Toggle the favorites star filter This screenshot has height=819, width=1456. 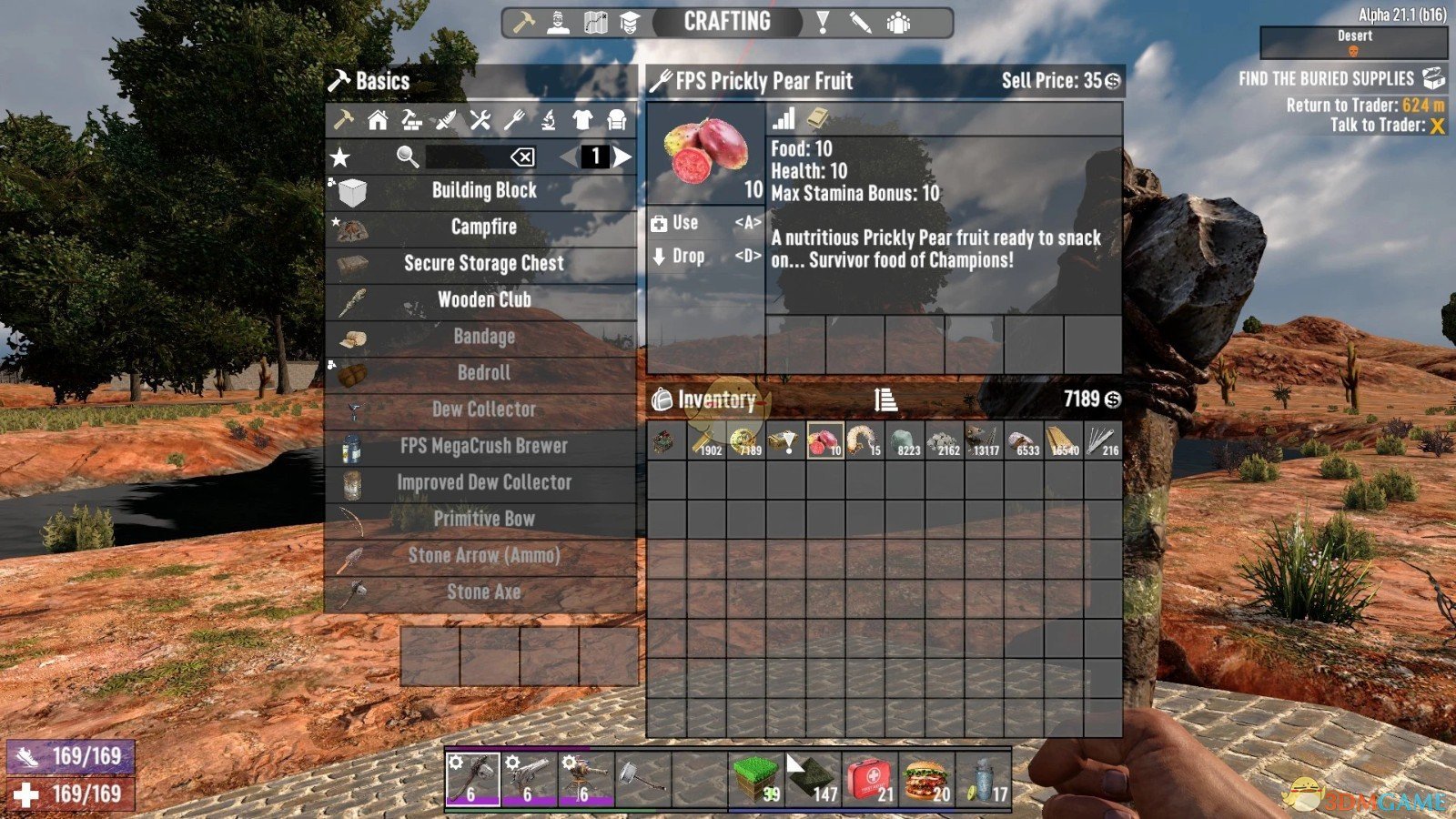pyautogui.click(x=342, y=156)
